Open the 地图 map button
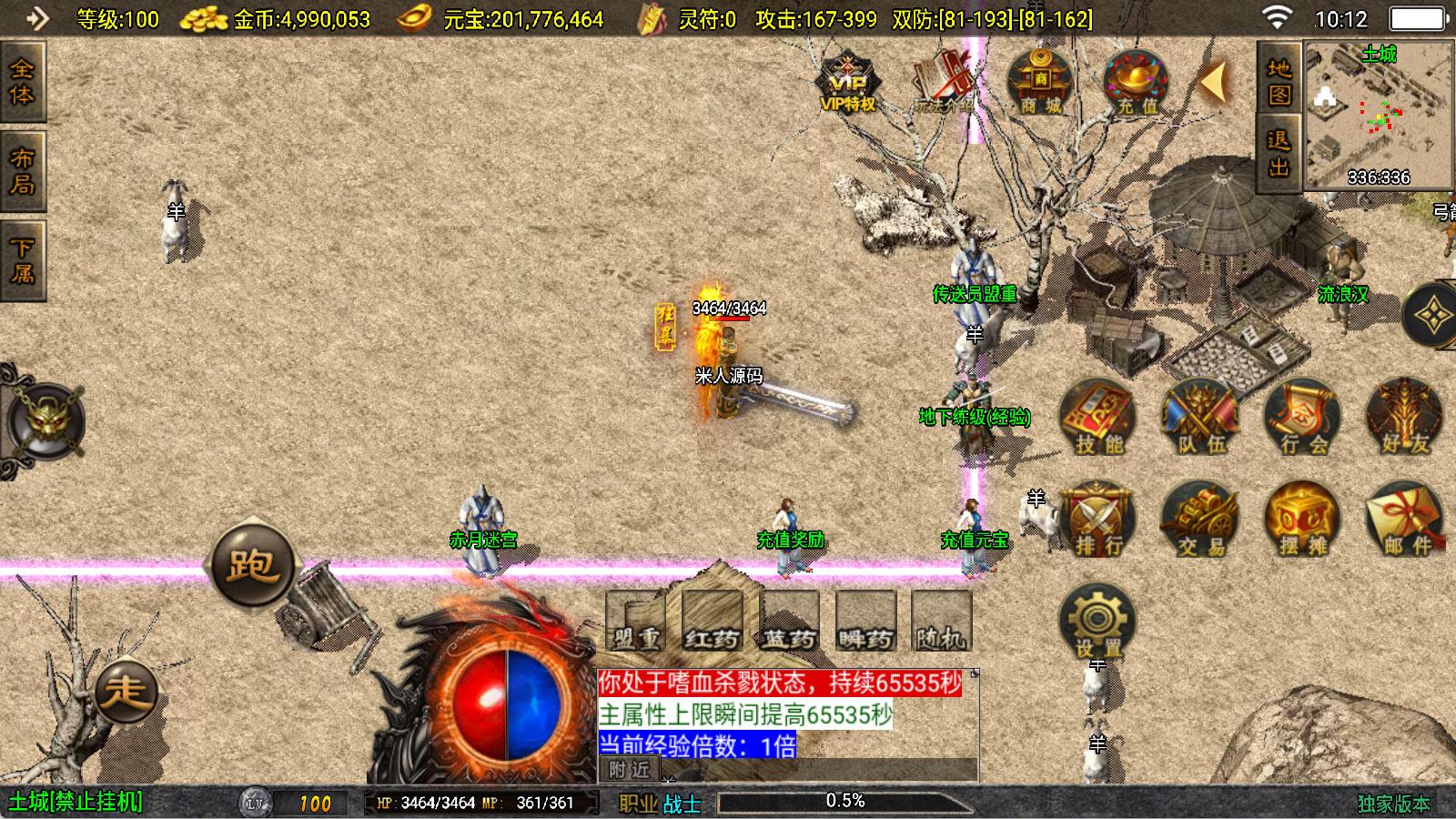The height and width of the screenshot is (819, 1456). (x=1279, y=80)
